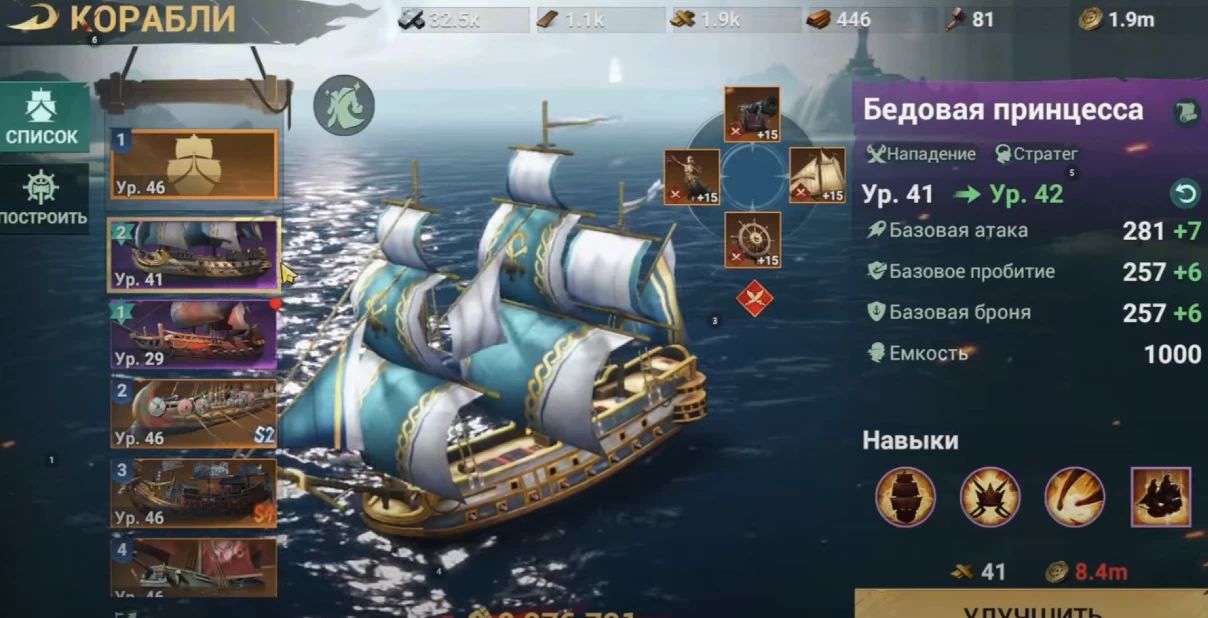Pick the level 46 ship numbered 3
This screenshot has width=1208, height=618.
point(194,493)
